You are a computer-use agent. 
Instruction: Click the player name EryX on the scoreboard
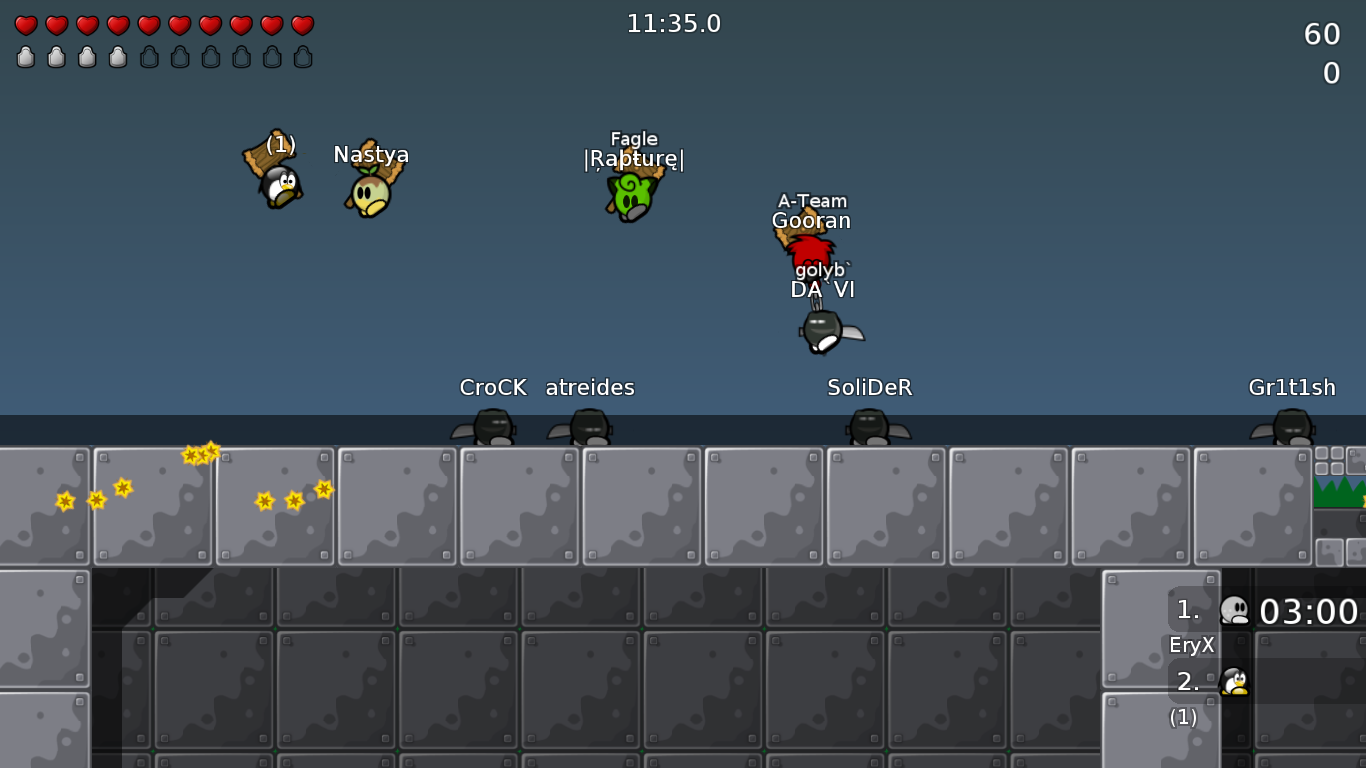pyautogui.click(x=1190, y=645)
